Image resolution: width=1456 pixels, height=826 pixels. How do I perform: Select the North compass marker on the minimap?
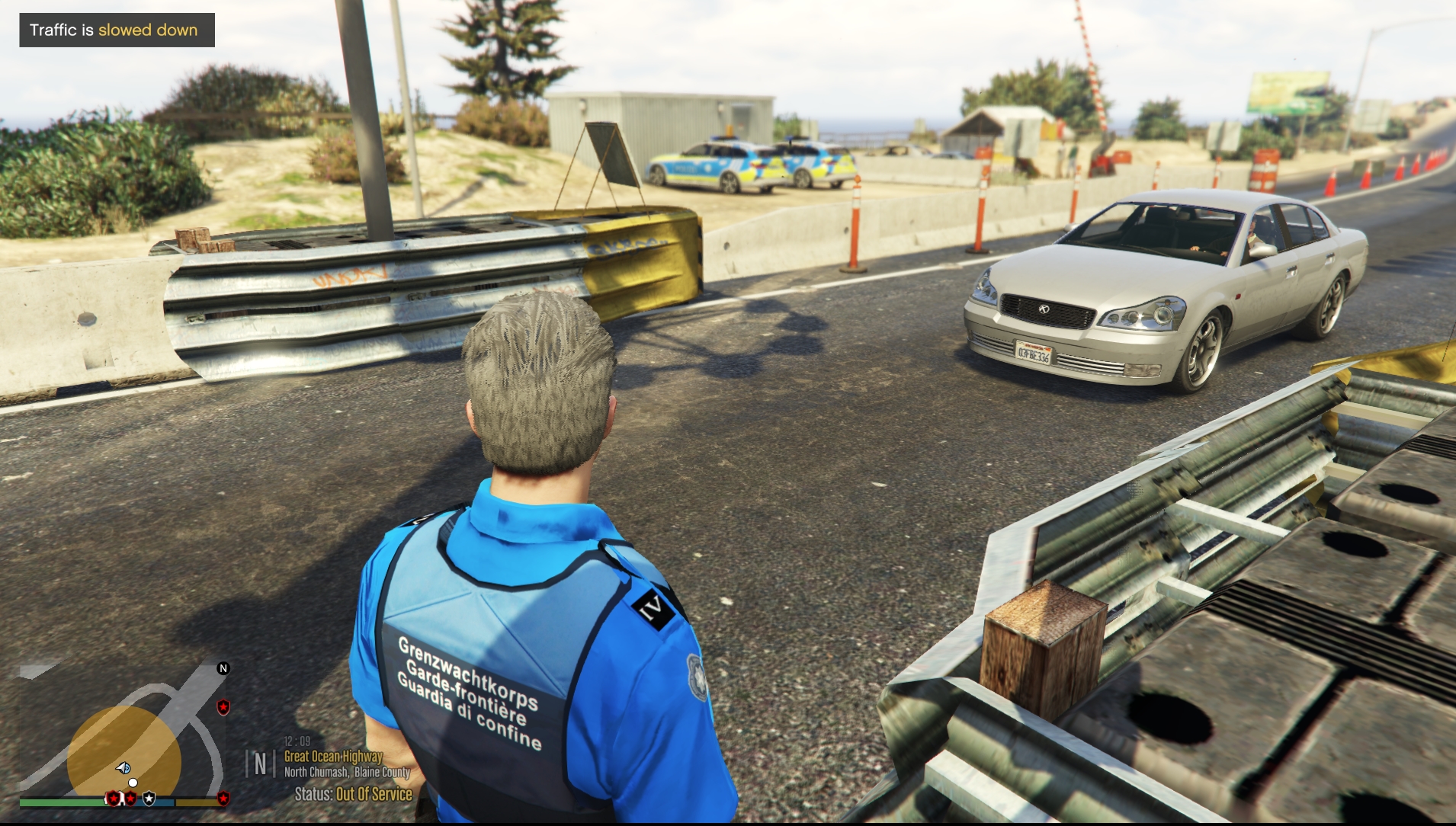223,668
